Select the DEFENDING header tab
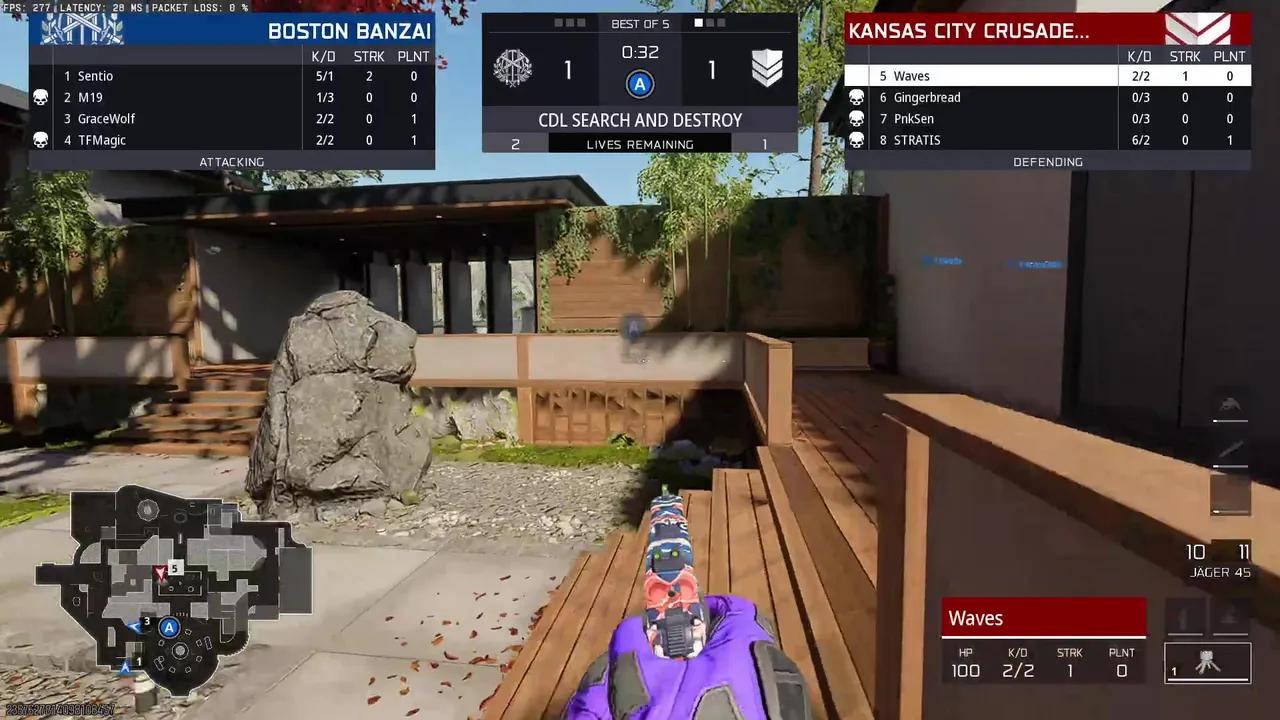 click(1047, 161)
